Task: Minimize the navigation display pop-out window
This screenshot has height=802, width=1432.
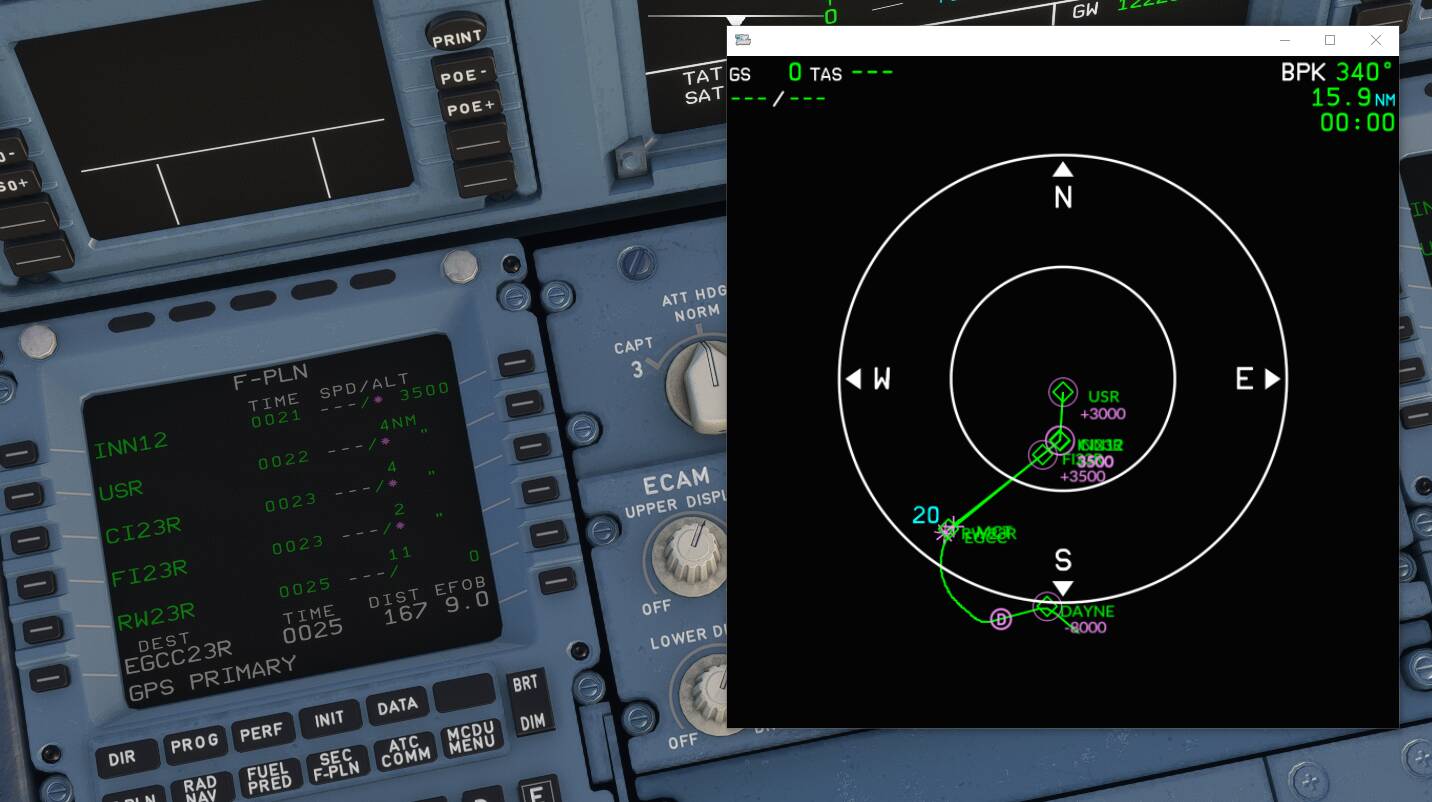Action: (x=1284, y=40)
